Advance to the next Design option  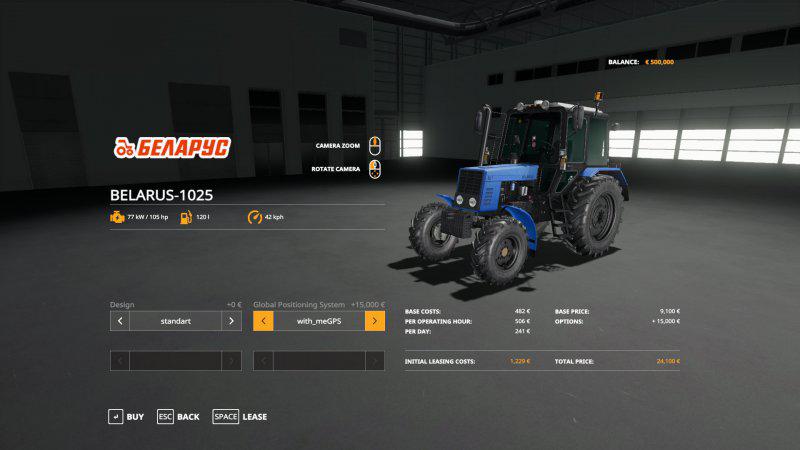[x=231, y=321]
